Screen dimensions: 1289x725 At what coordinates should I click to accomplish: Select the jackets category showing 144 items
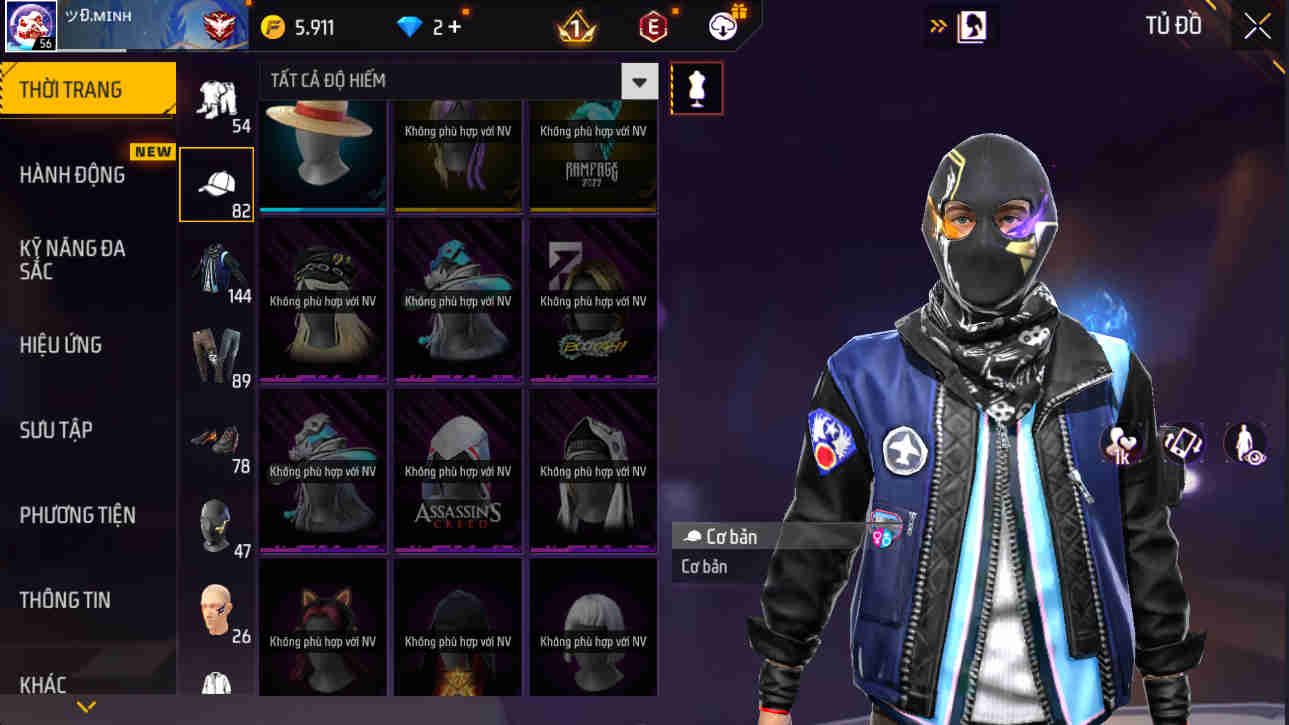coord(217,265)
